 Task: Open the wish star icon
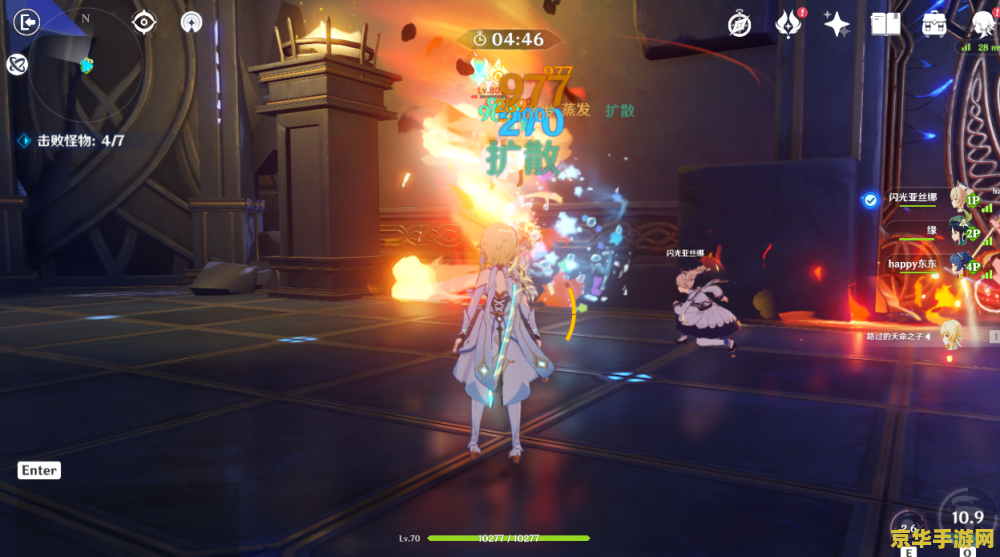(836, 24)
